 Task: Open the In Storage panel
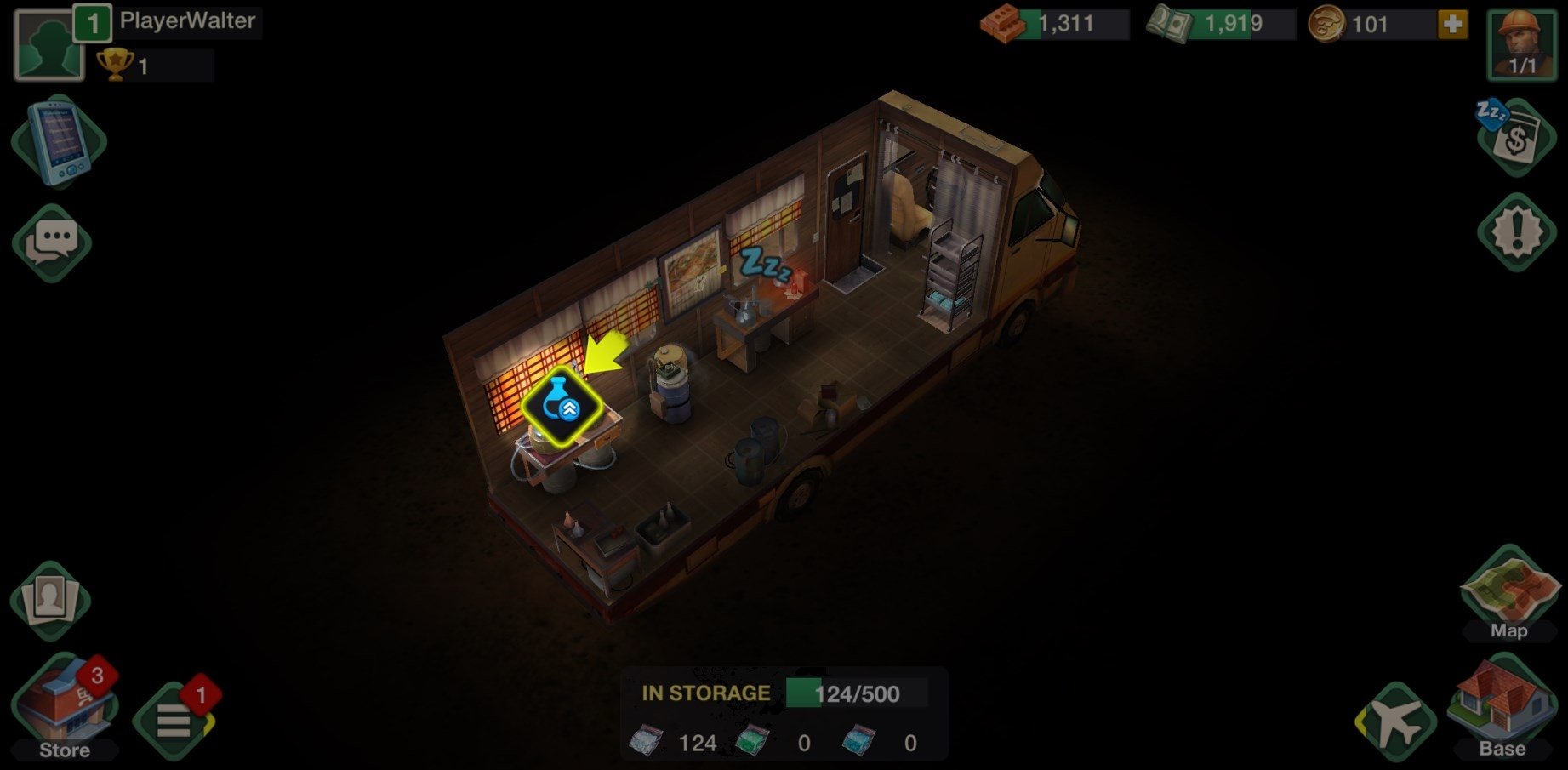783,715
